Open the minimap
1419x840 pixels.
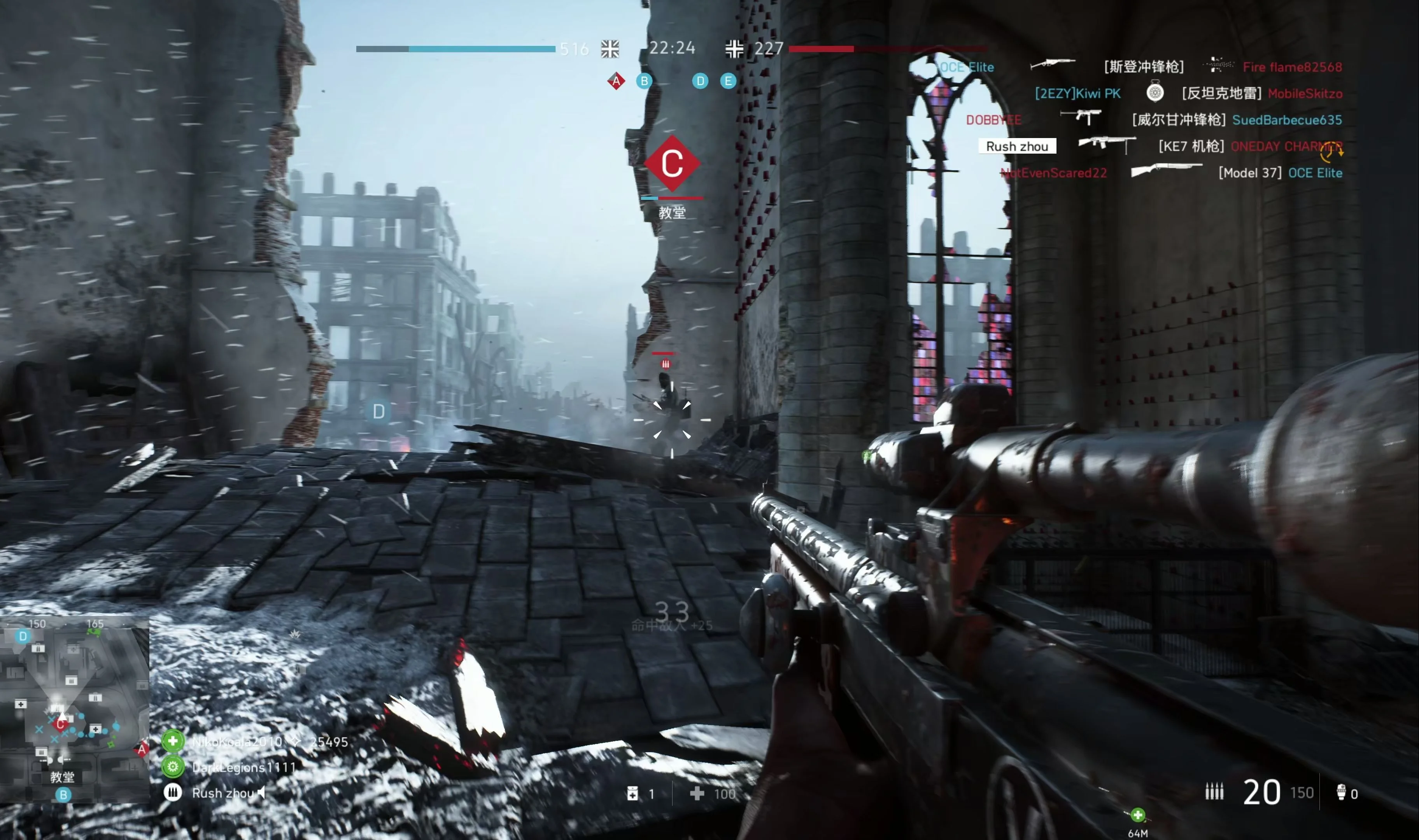(74, 710)
